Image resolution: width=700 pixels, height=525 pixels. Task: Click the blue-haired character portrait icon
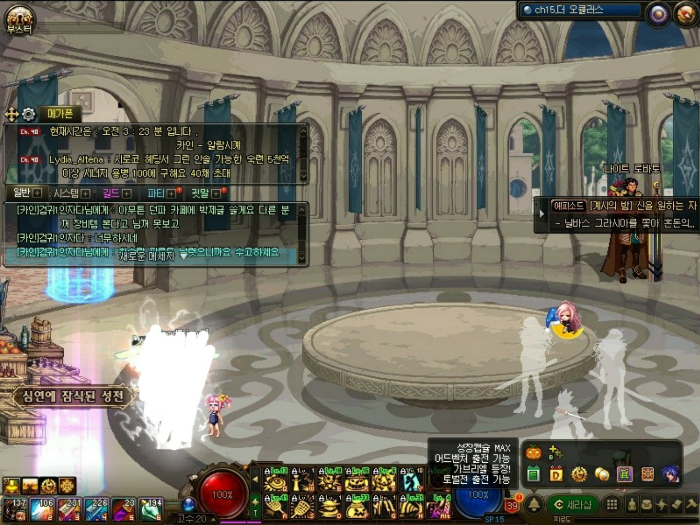(669, 473)
